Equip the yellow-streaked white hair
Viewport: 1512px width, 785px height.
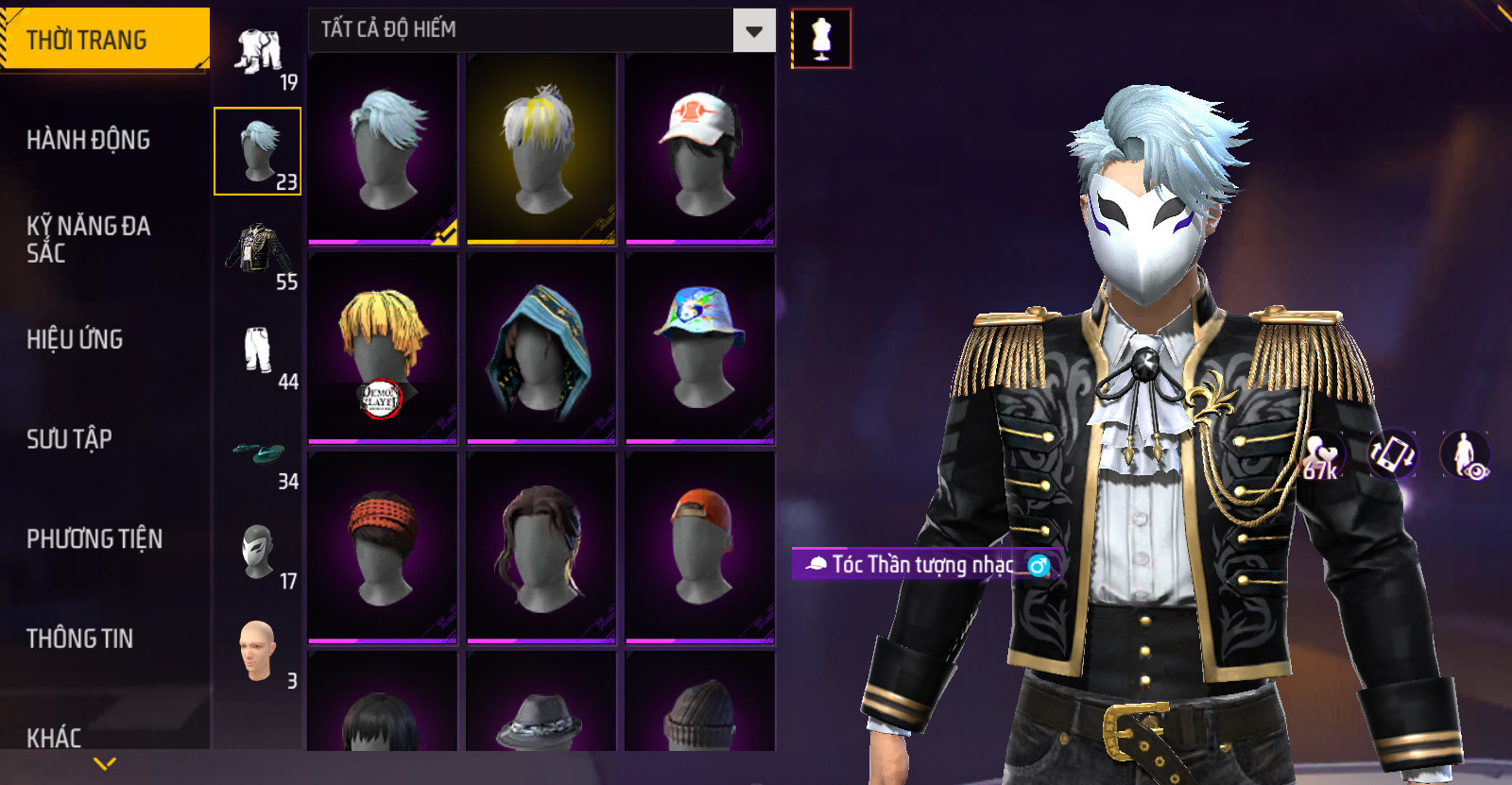(541, 149)
